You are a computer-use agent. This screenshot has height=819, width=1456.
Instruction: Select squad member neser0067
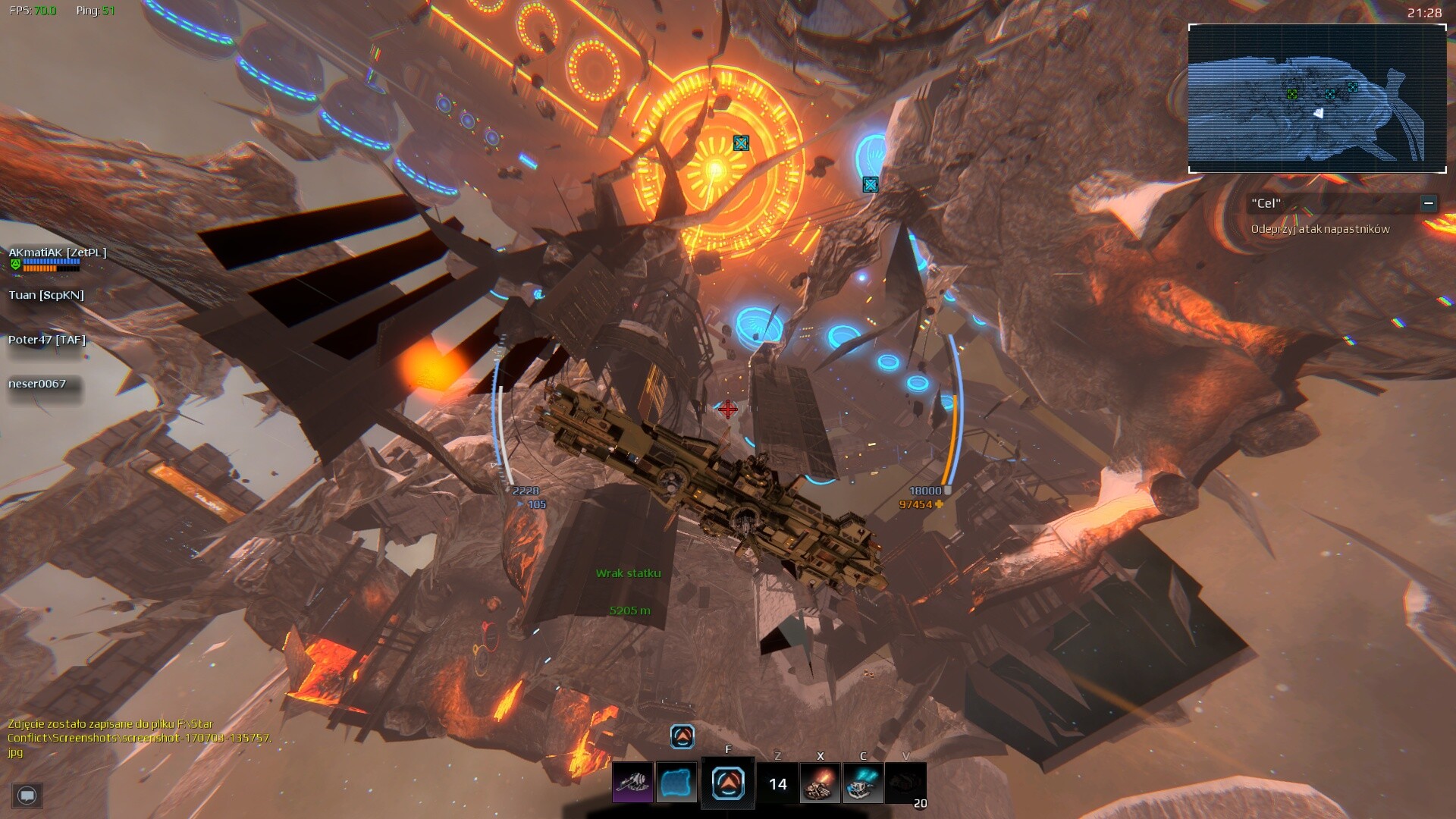point(37,384)
